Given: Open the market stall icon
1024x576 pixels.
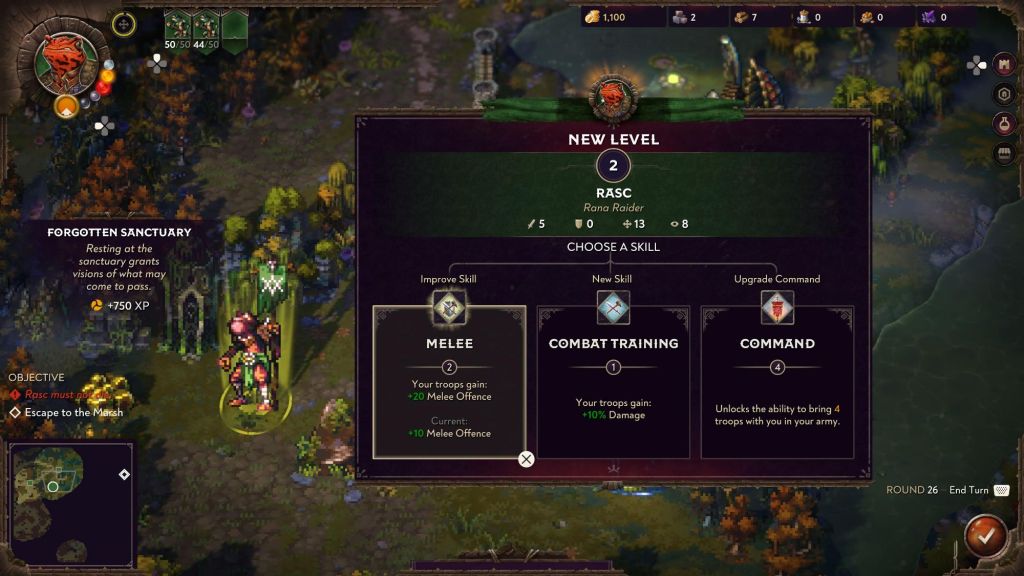Looking at the screenshot, I should click(1005, 154).
